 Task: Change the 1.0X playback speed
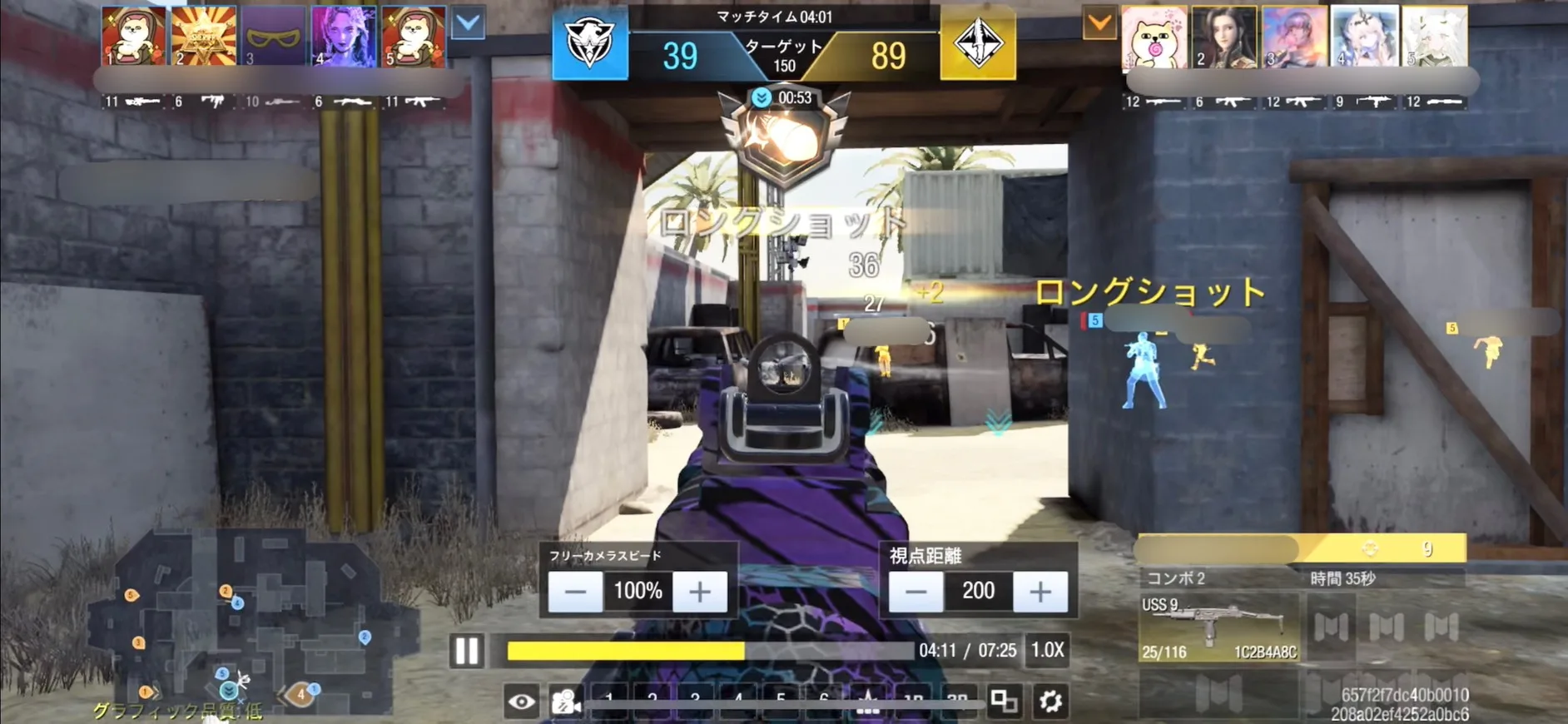click(x=1047, y=650)
